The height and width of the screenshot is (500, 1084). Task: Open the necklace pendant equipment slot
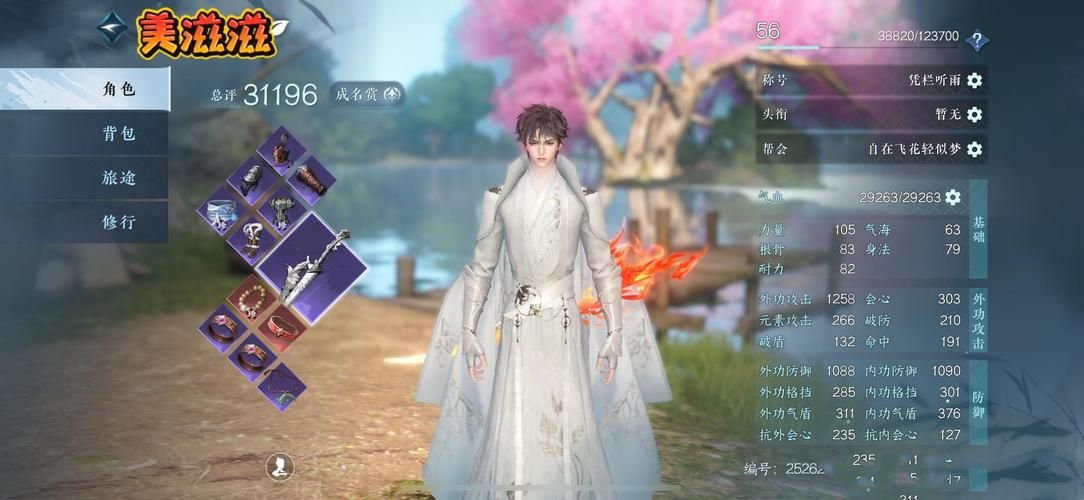[x=279, y=385]
